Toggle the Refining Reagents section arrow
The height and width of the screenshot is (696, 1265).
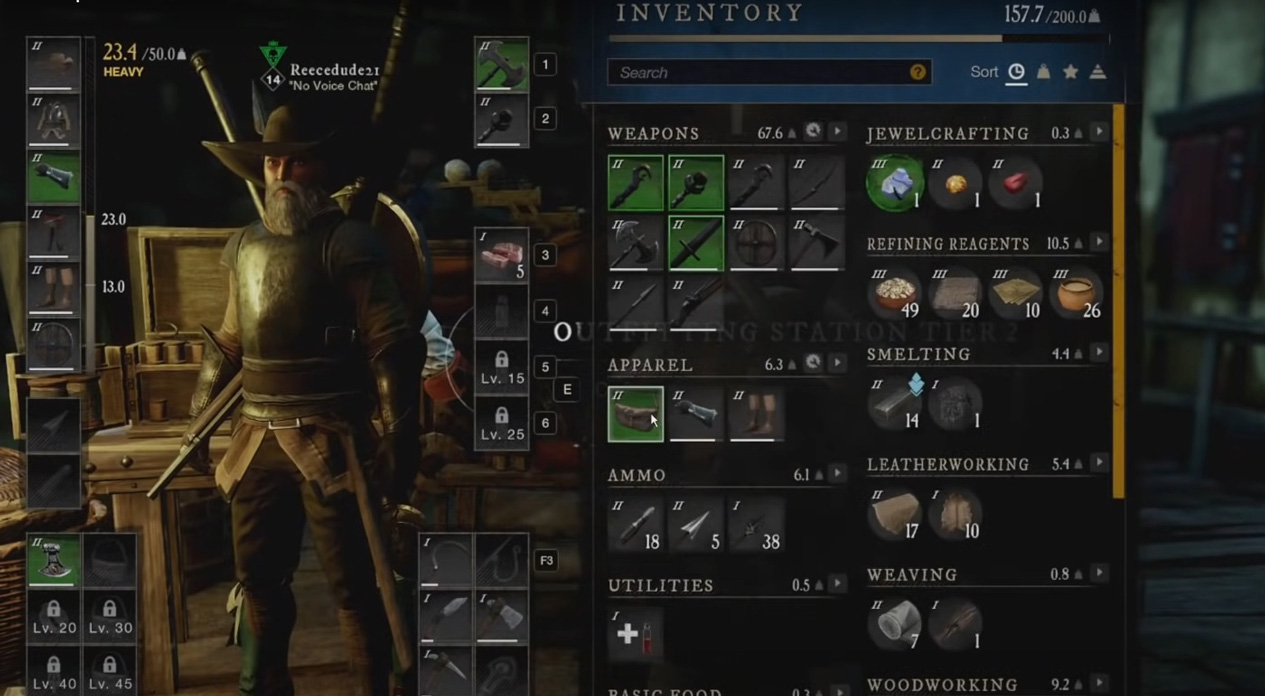(x=1099, y=243)
